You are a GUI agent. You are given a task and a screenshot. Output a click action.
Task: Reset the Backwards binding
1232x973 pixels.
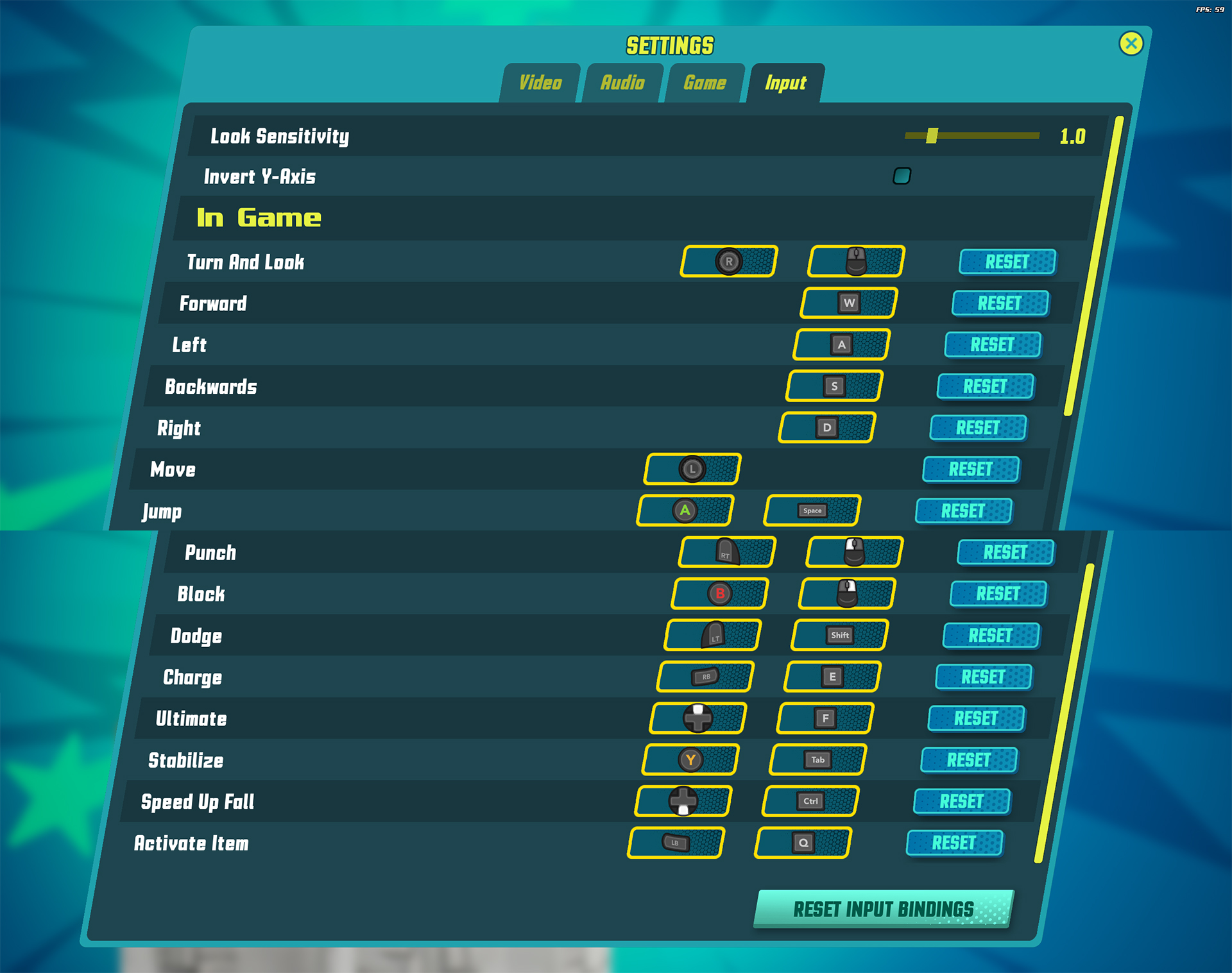point(985,386)
